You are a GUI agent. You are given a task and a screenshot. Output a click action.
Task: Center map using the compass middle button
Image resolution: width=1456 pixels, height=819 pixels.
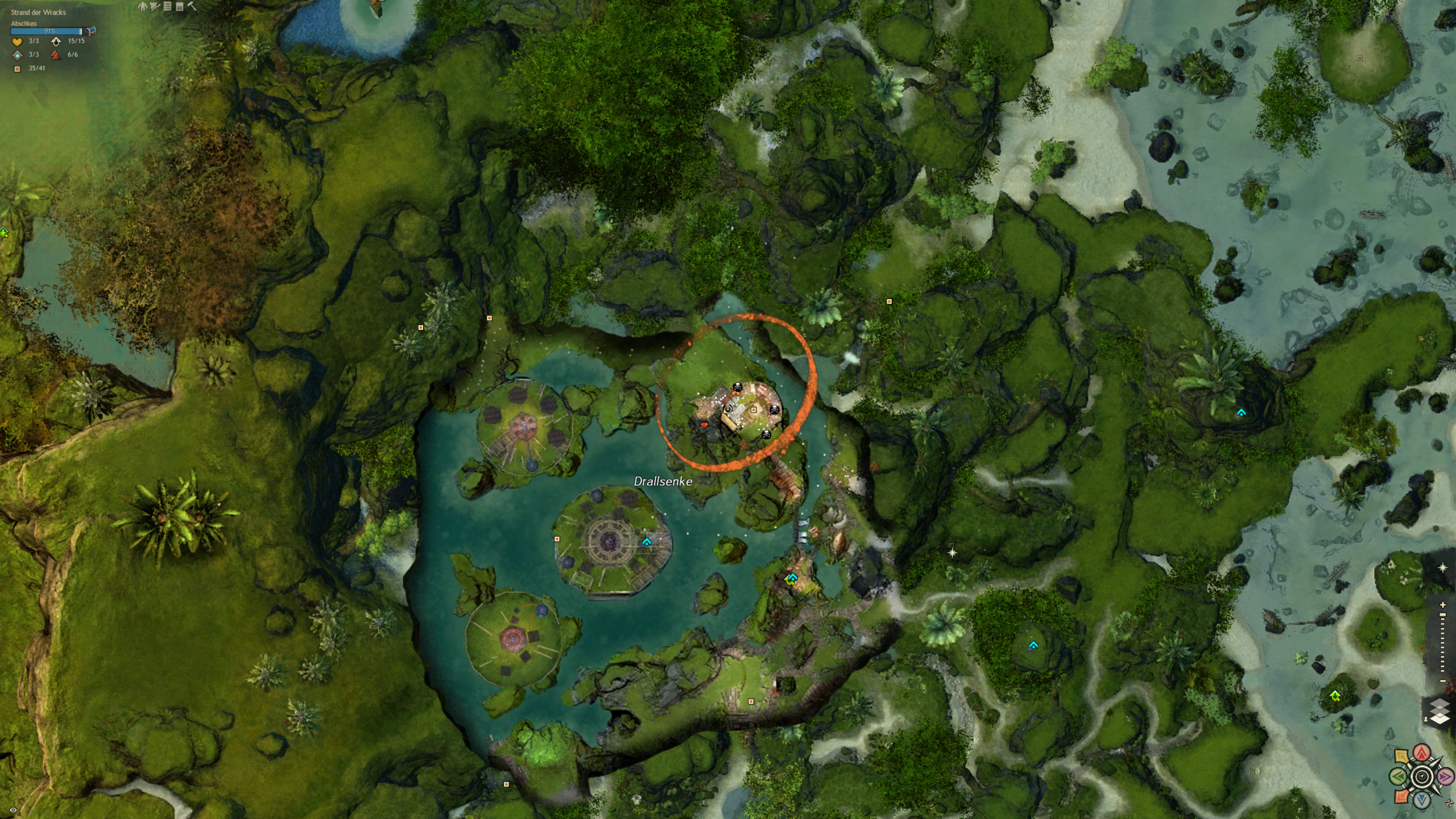point(1422,777)
